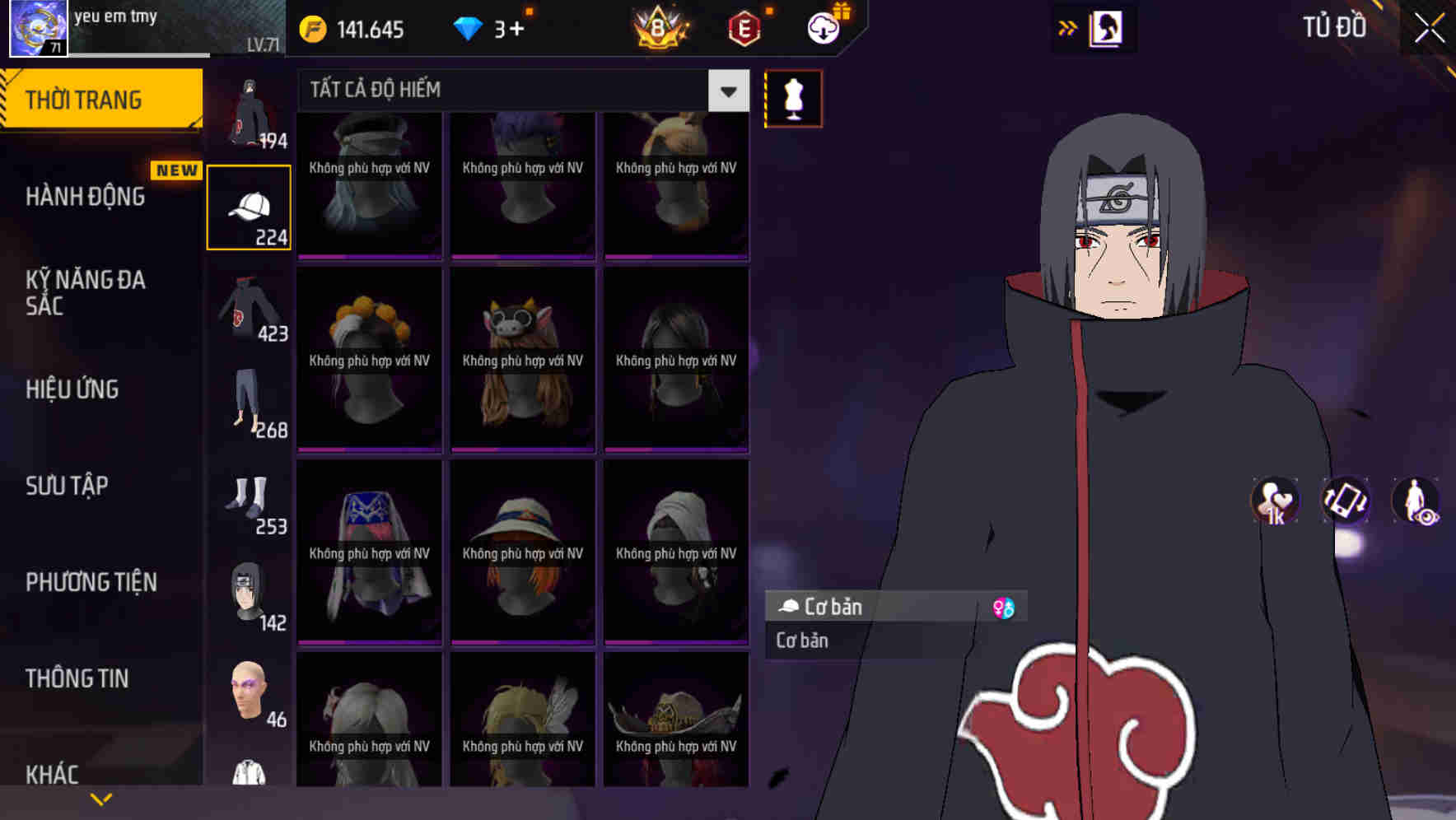Image resolution: width=1456 pixels, height=820 pixels.
Task: Expand the sidebar with the bottom chevron
Action: coord(101,798)
